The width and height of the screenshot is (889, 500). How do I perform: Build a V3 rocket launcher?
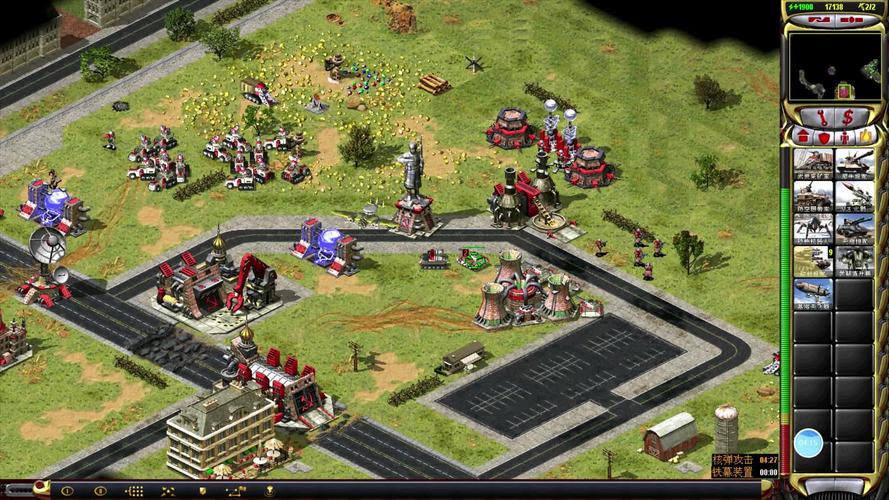pos(854,196)
